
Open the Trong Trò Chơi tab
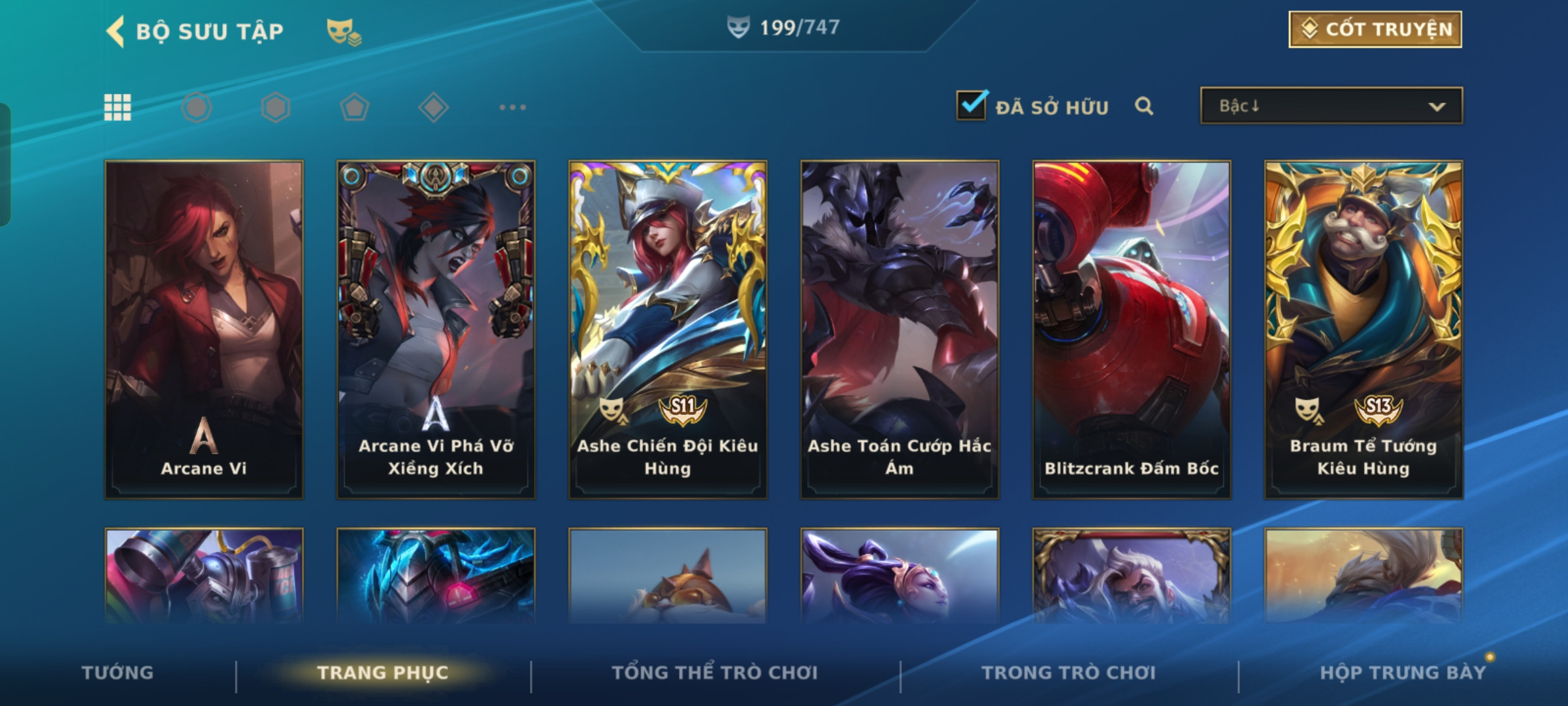[1069, 673]
